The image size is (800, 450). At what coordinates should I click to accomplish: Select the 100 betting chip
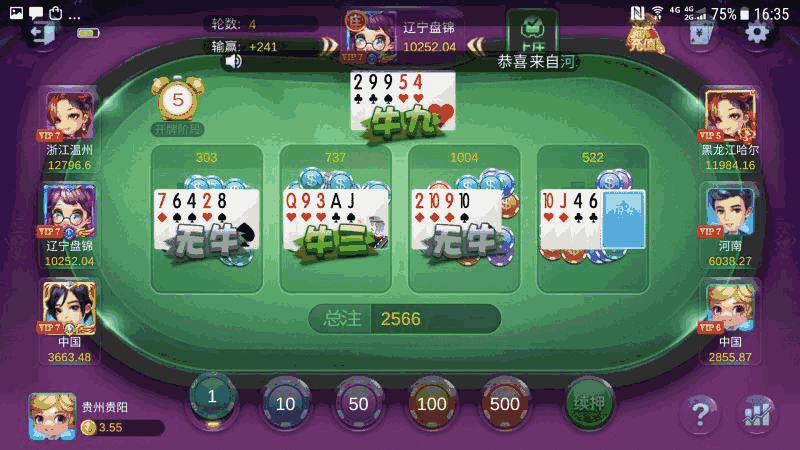click(x=432, y=403)
